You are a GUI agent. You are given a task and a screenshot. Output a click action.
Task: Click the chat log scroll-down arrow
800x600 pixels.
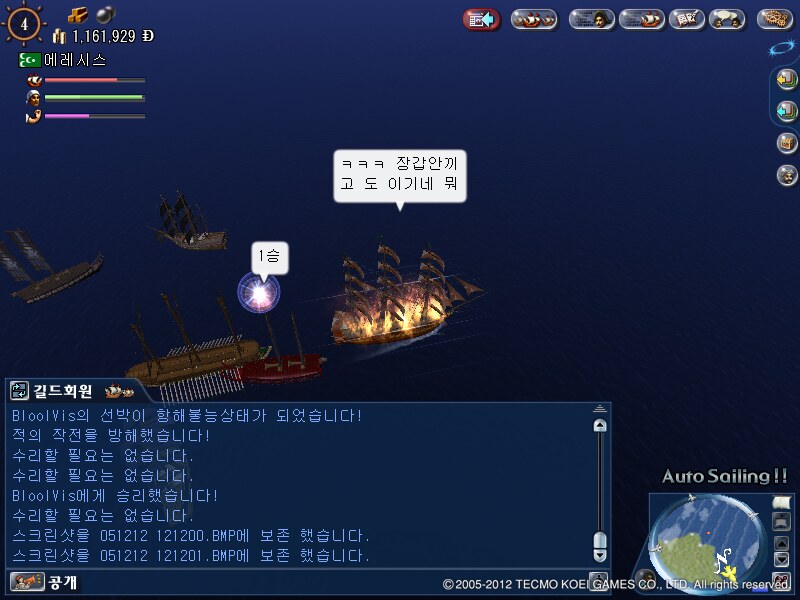pos(599,553)
